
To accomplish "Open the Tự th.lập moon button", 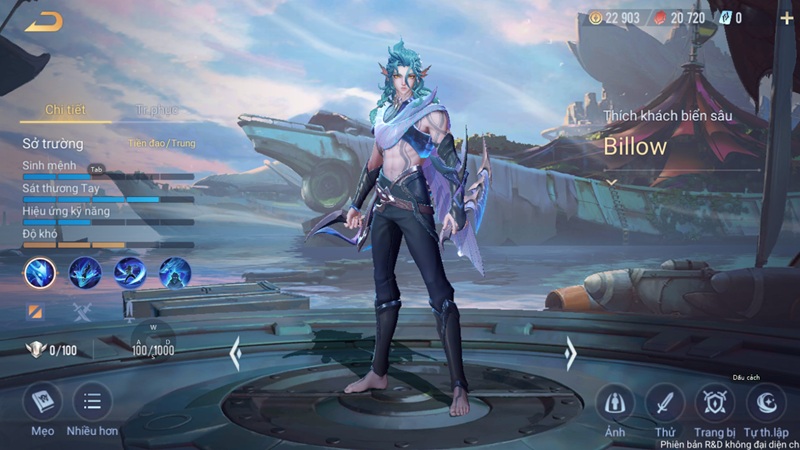I will coord(766,403).
